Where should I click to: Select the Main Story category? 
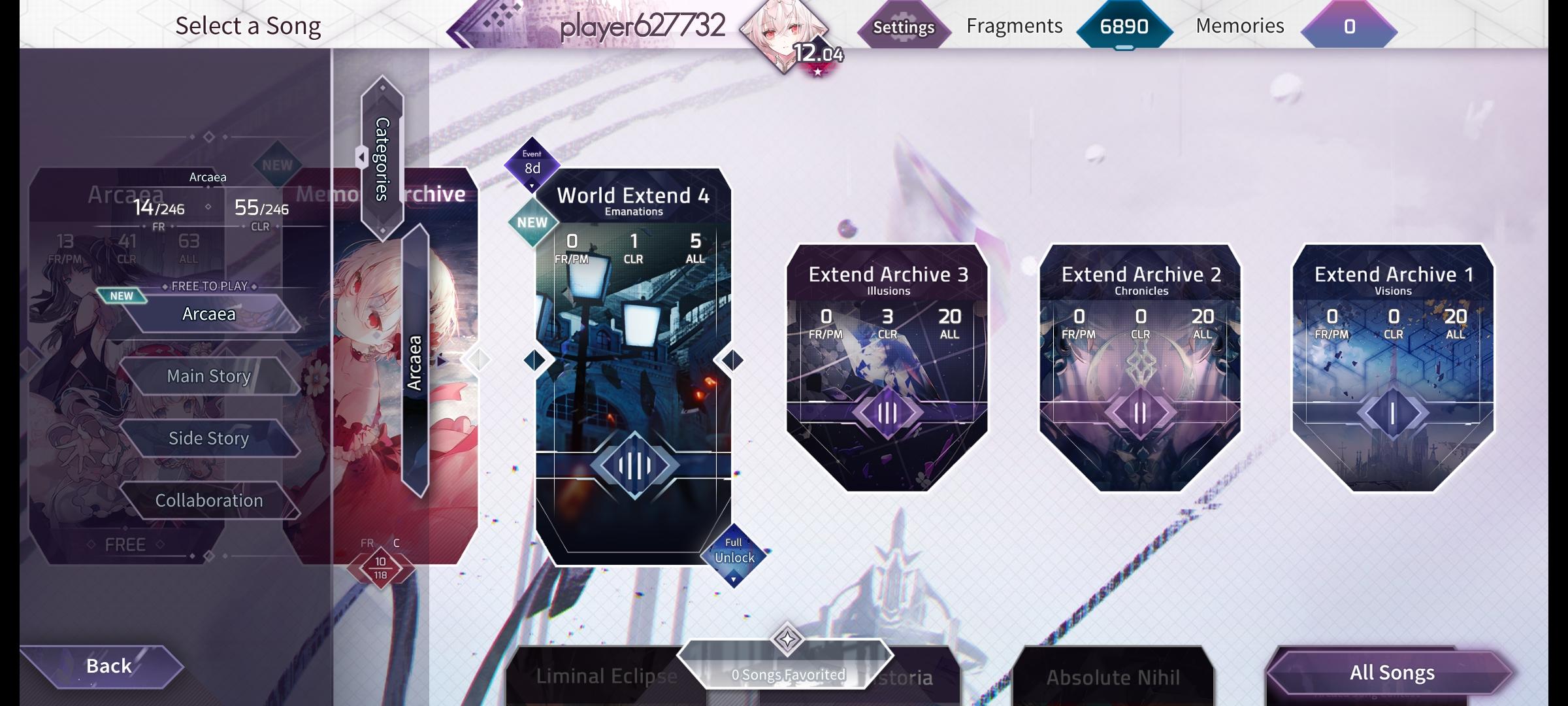[x=208, y=376]
